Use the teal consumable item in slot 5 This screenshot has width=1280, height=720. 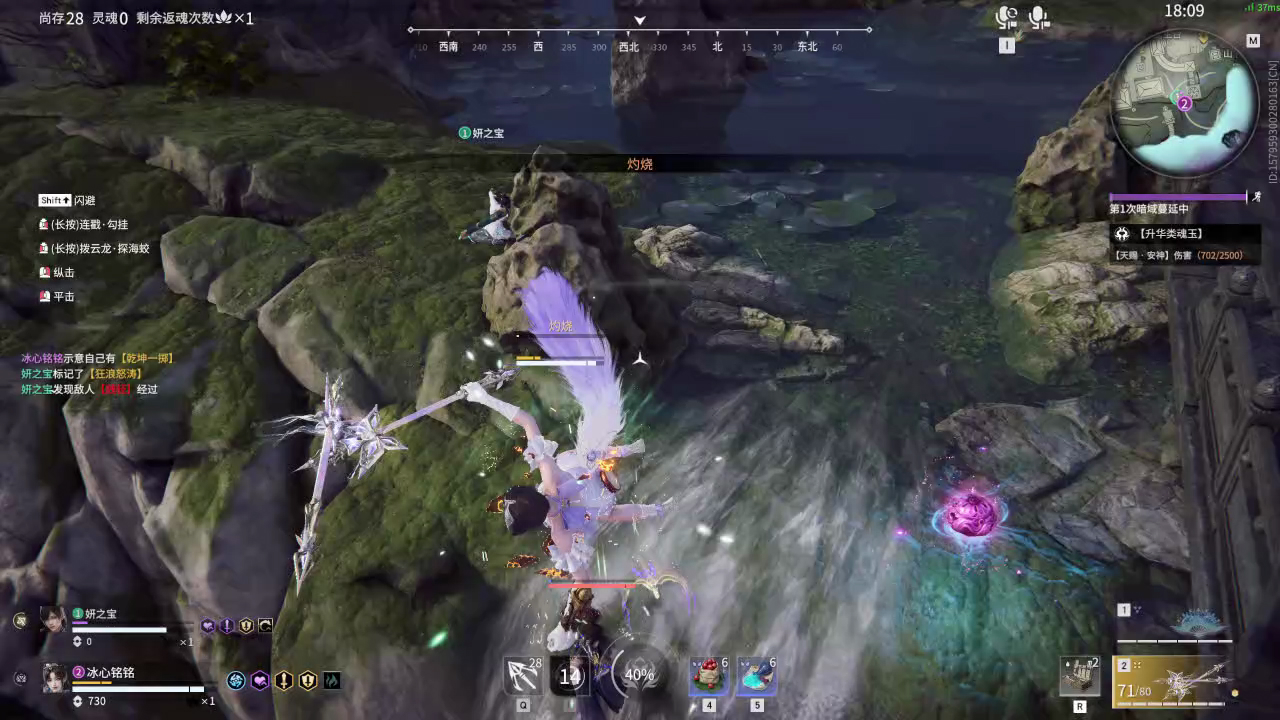click(x=755, y=674)
